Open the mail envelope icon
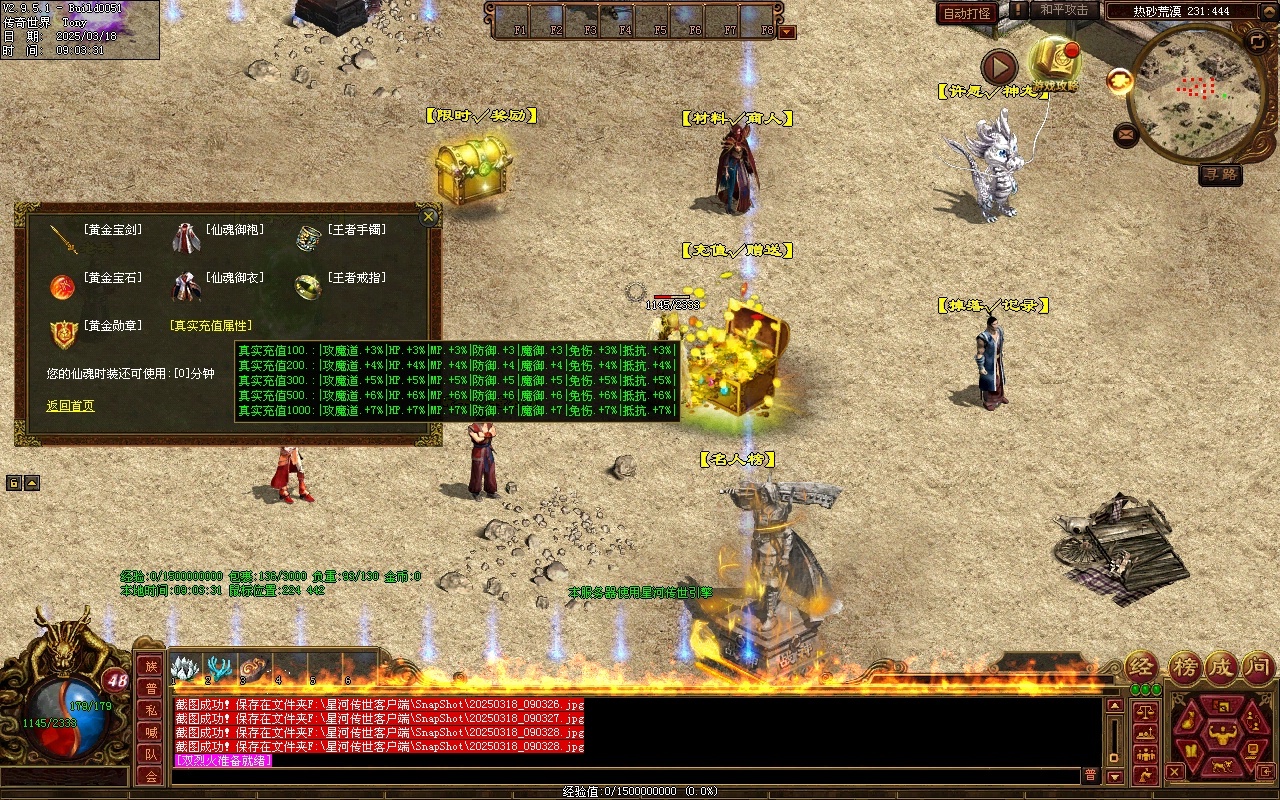 coord(1126,134)
